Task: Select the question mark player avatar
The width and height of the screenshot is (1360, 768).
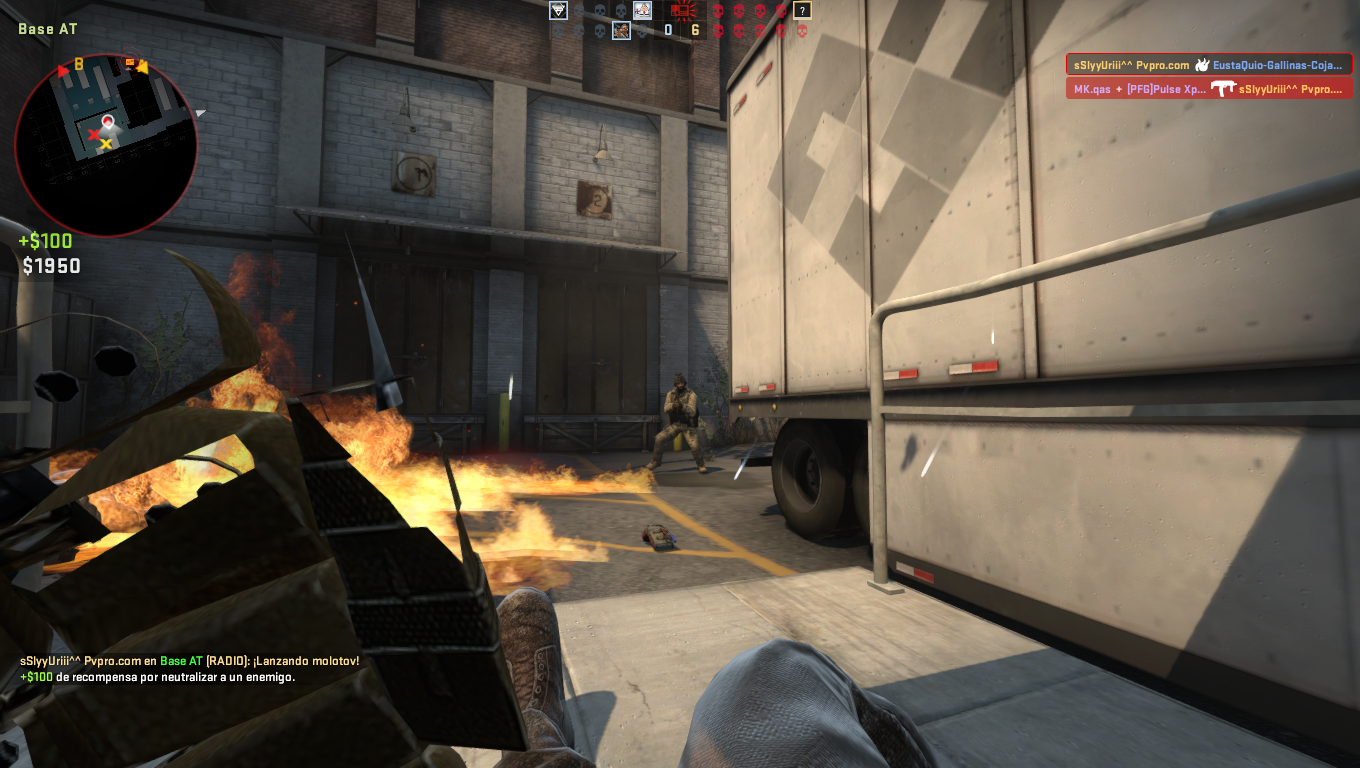Action: click(802, 11)
